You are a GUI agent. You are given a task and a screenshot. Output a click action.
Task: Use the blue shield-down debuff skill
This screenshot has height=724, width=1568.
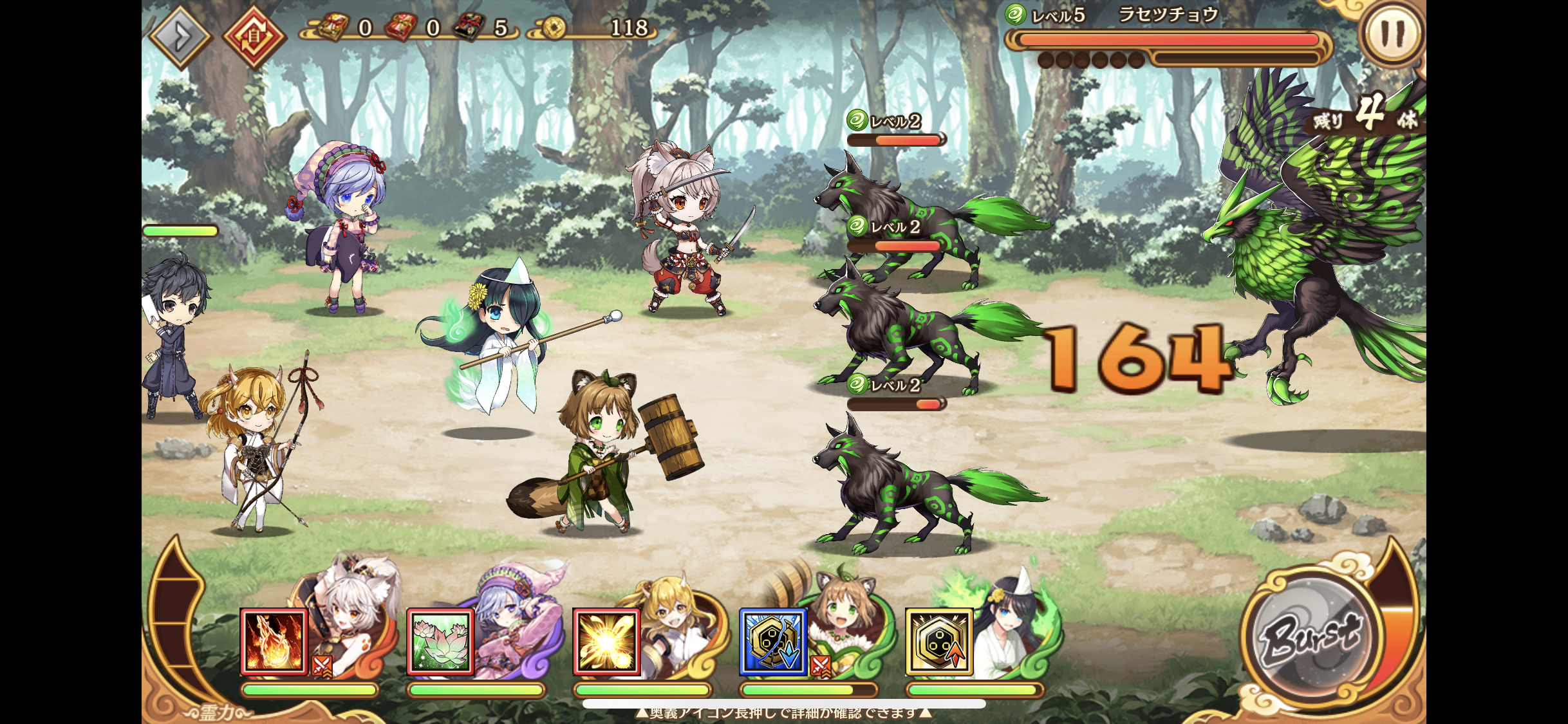coord(772,642)
